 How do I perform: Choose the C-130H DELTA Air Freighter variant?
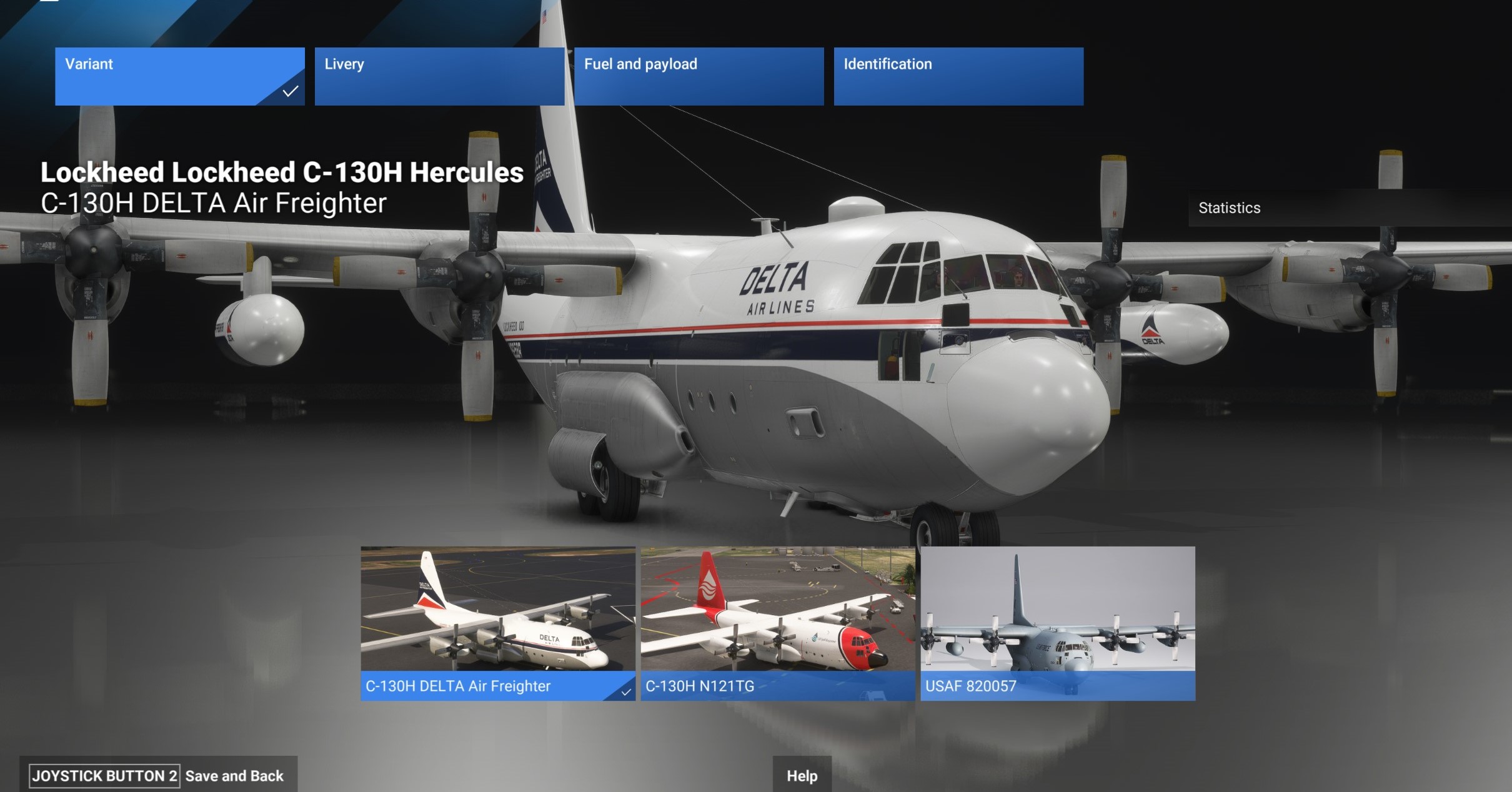tap(497, 623)
